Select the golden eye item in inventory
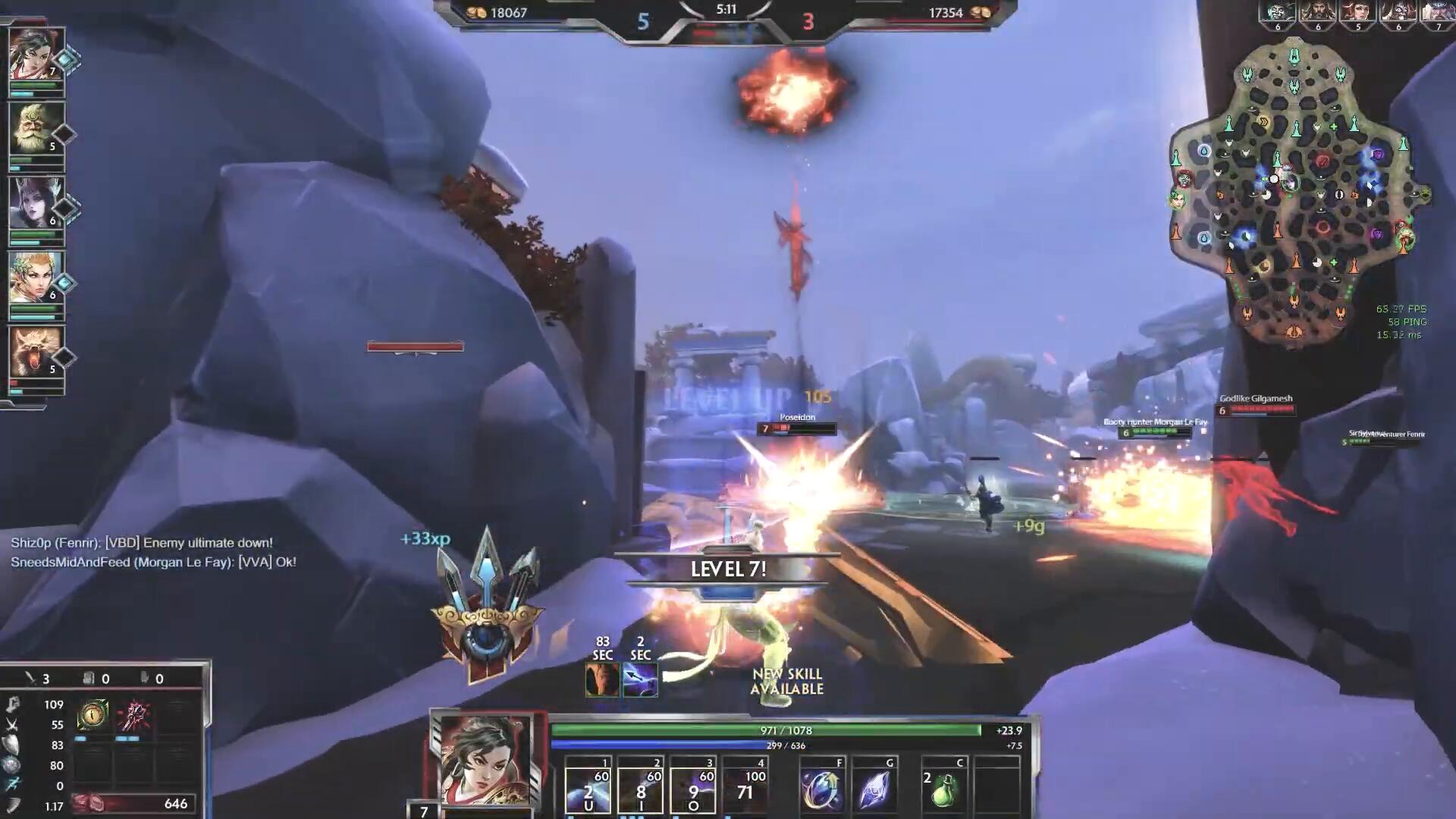 (x=93, y=714)
